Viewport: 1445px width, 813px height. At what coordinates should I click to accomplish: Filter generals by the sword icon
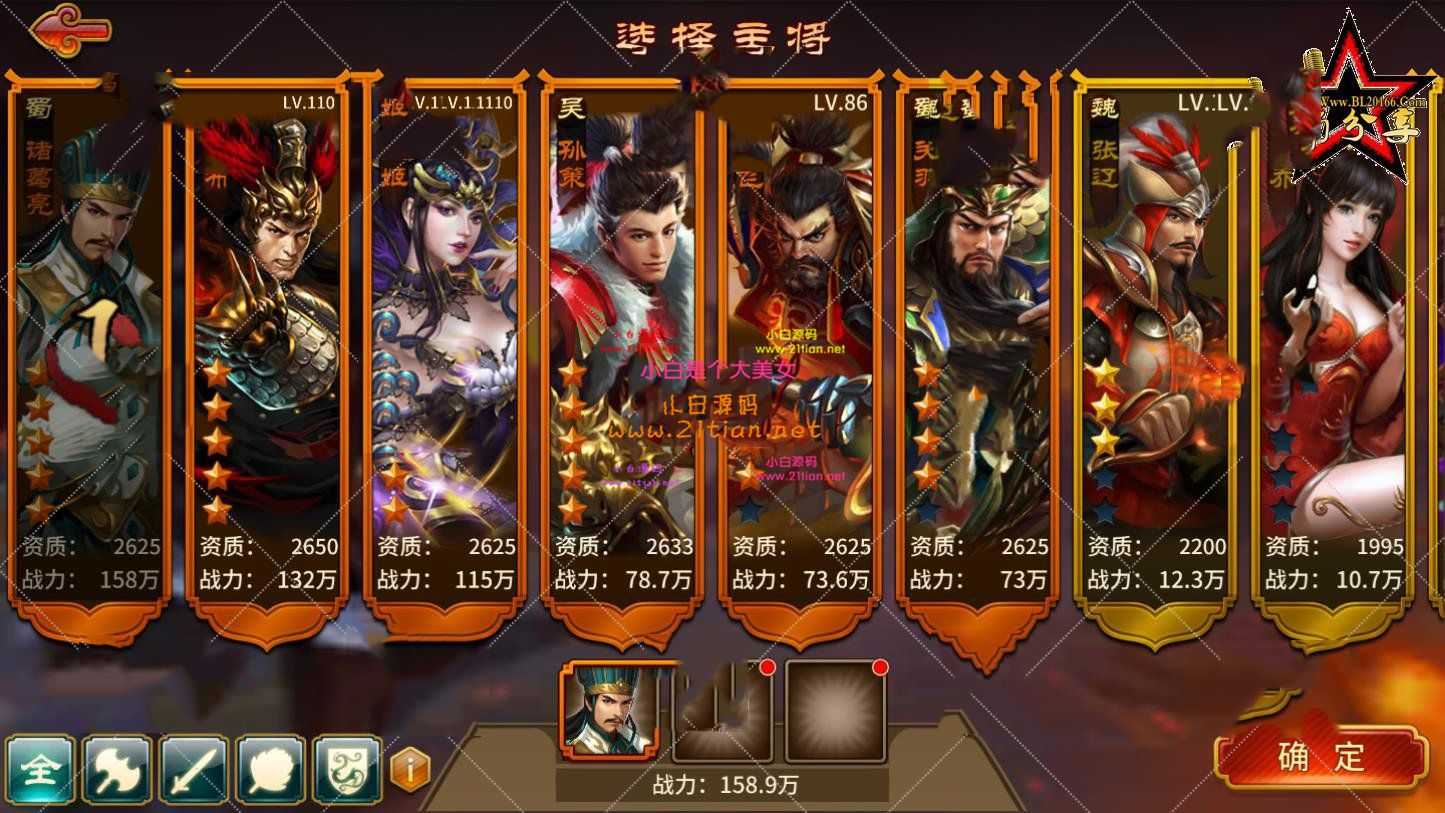tap(194, 769)
